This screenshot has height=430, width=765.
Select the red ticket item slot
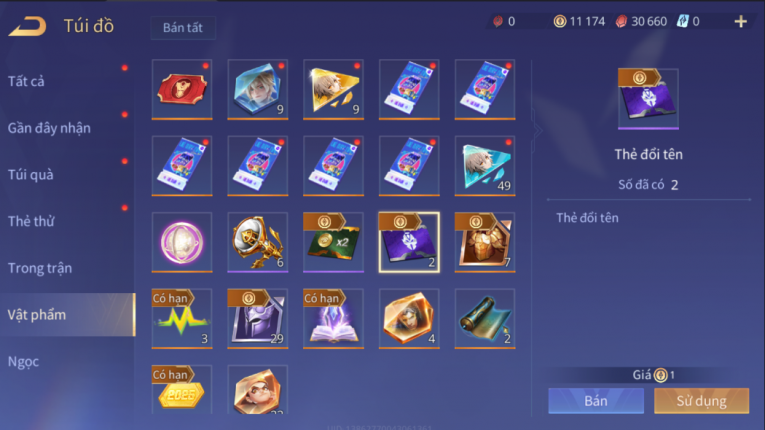182,88
